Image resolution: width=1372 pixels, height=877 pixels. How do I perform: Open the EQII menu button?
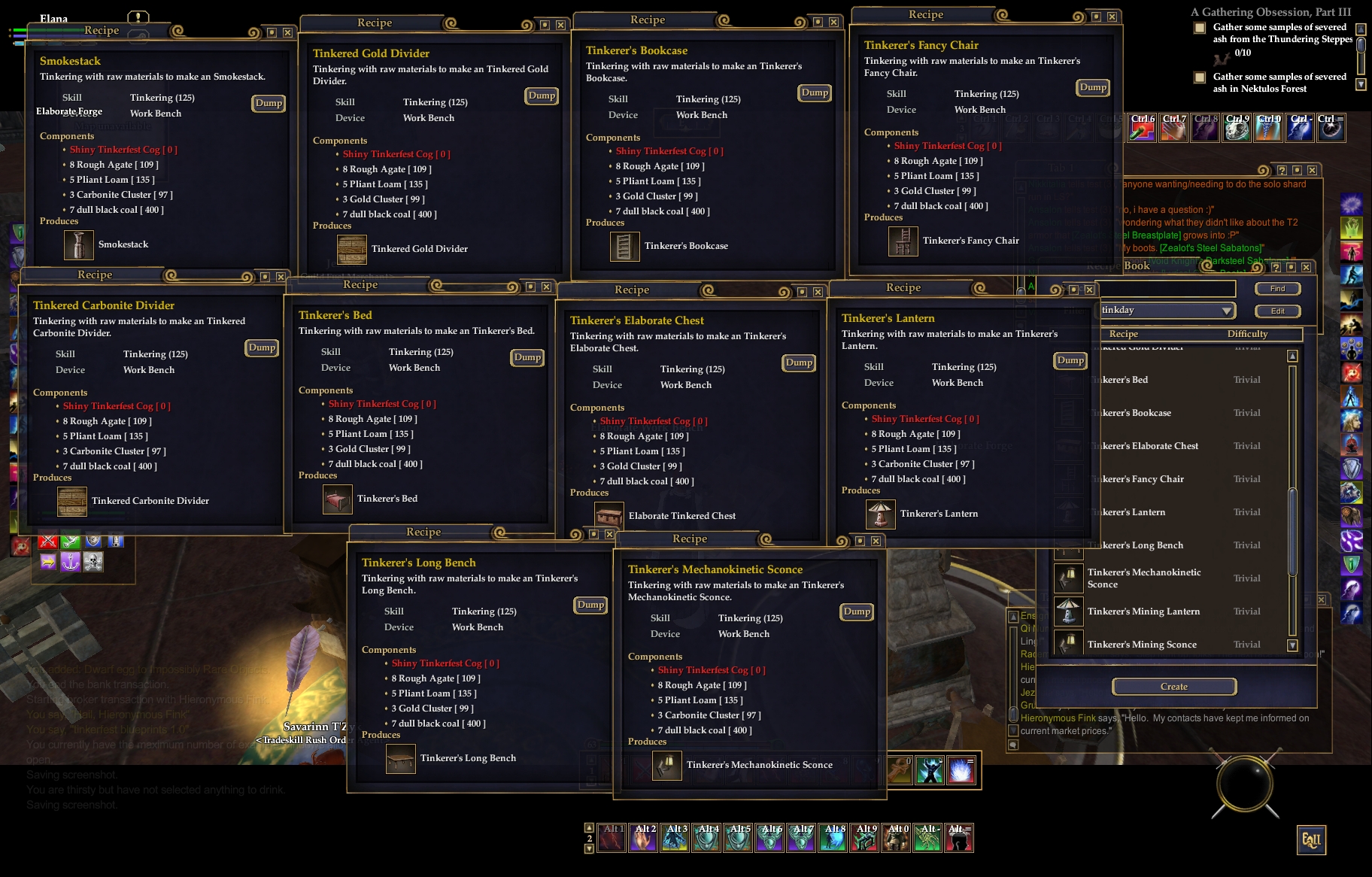coord(1311,840)
